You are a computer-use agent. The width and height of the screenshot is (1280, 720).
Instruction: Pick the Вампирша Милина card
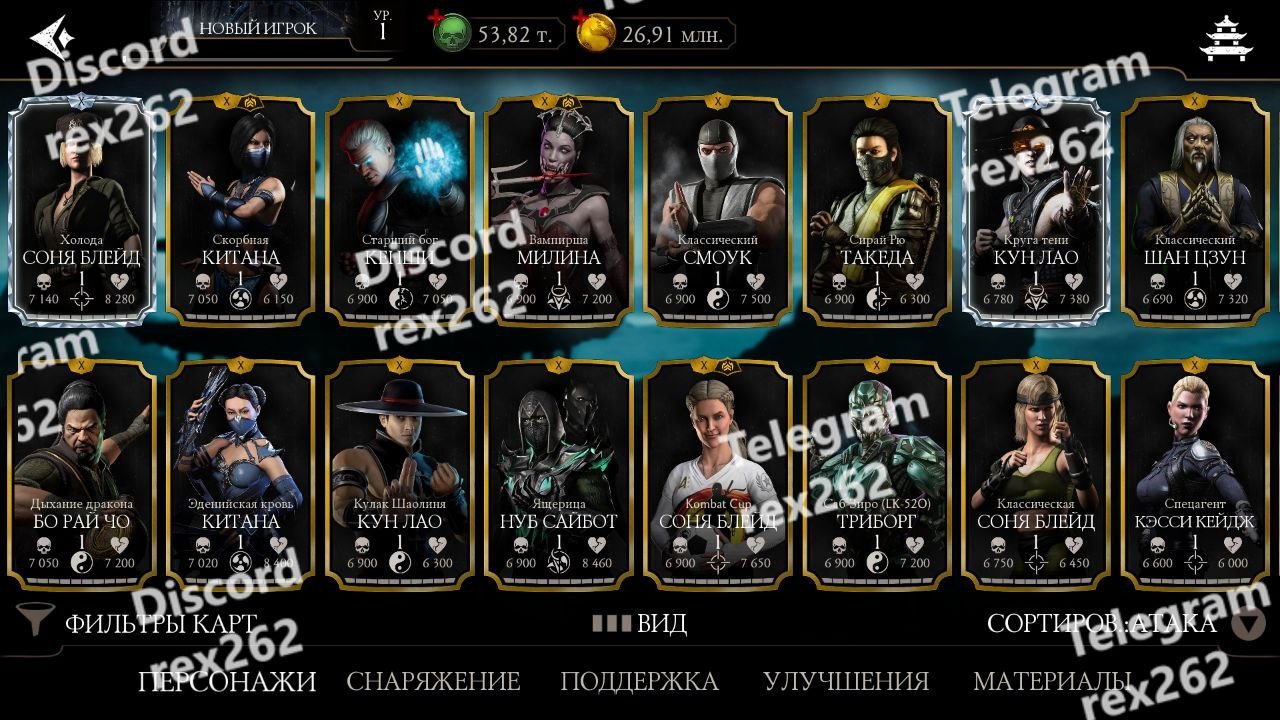coord(558,210)
